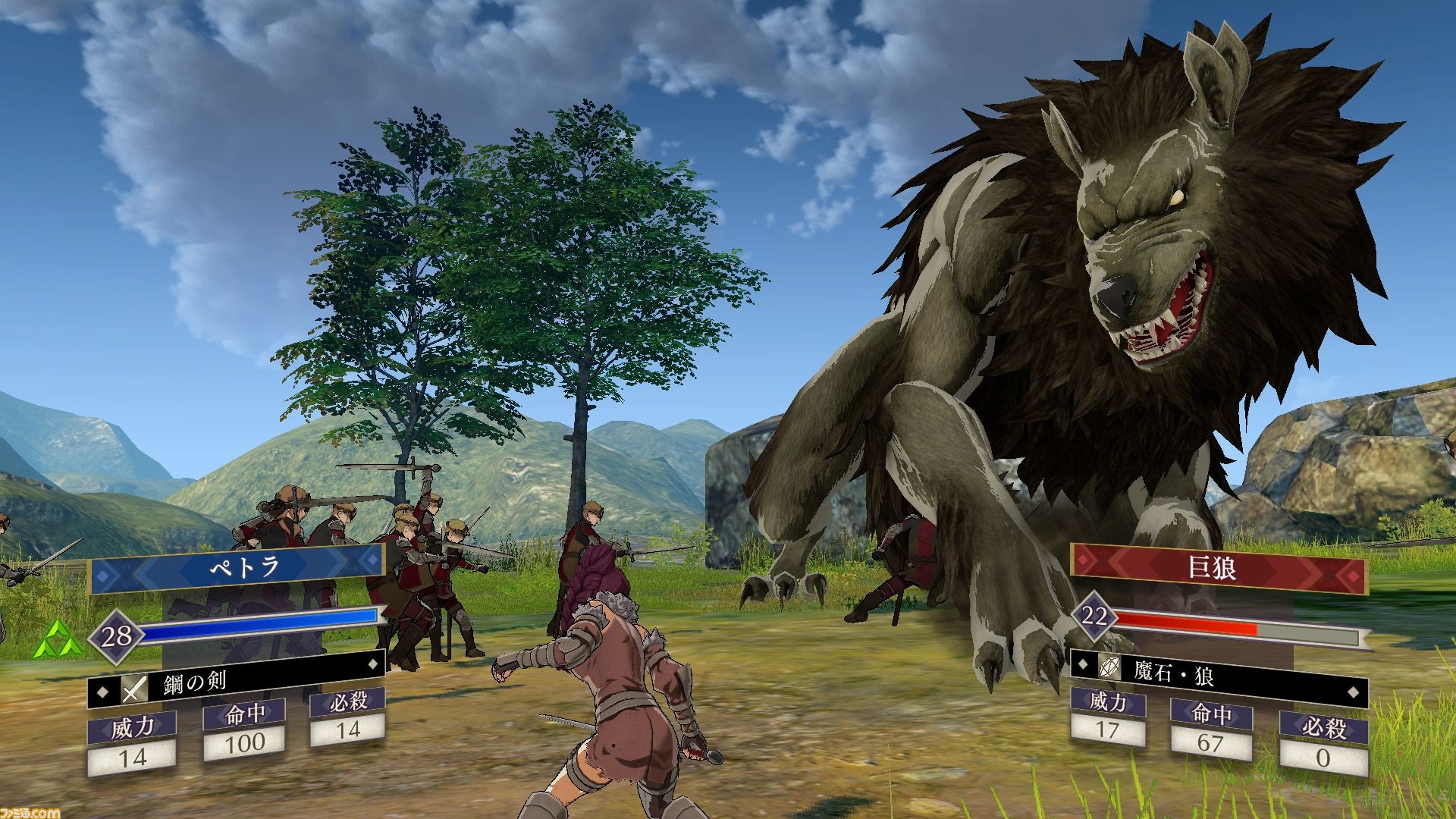This screenshot has width=1456, height=819.
Task: Click the 必殺 0 value box
Action: pos(1323,758)
